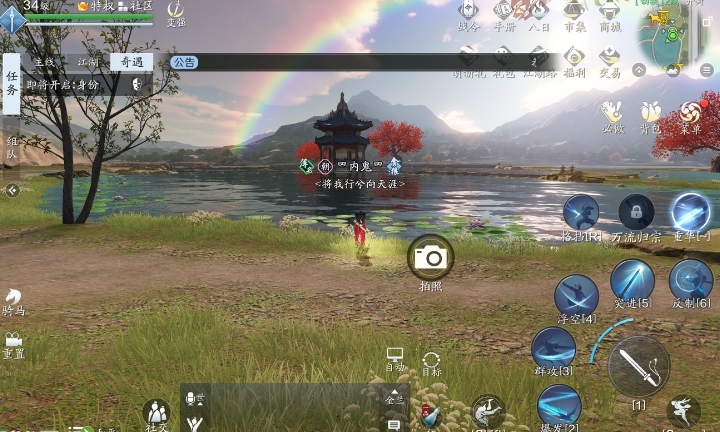Activate the 格挡 block skill

(581, 213)
